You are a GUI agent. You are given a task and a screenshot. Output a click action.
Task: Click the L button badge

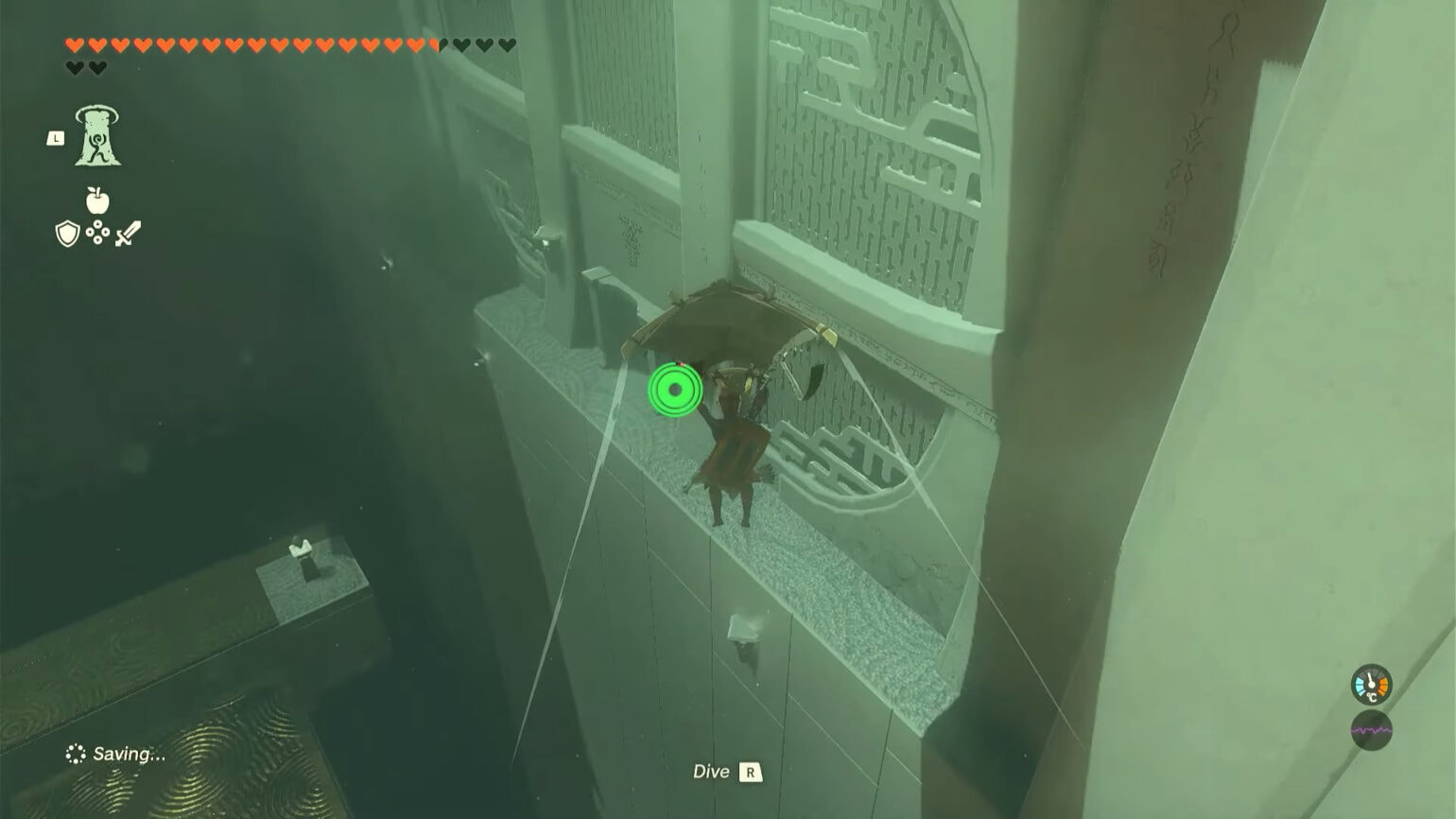pyautogui.click(x=57, y=136)
